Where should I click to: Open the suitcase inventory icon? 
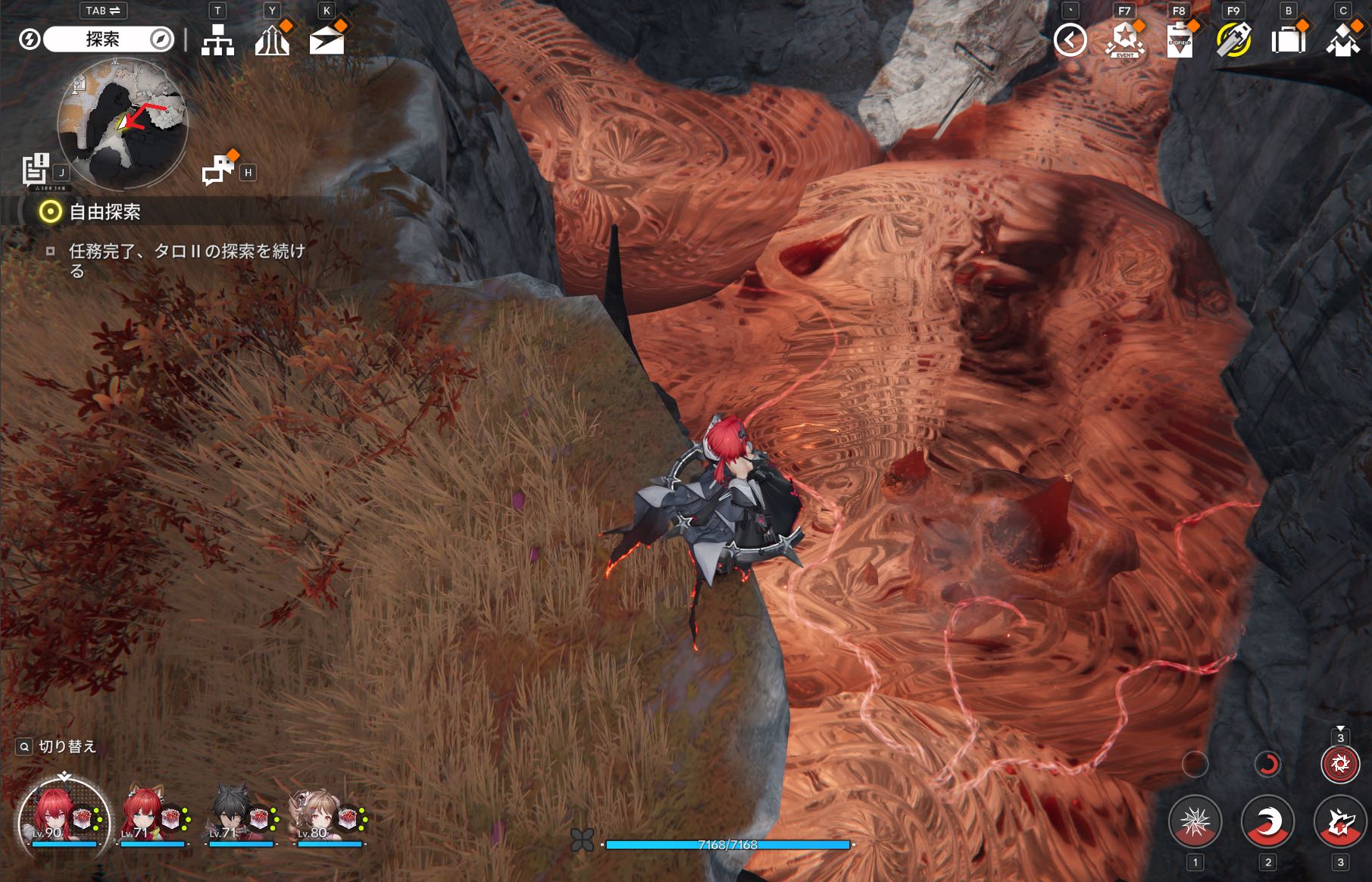[x=1288, y=40]
